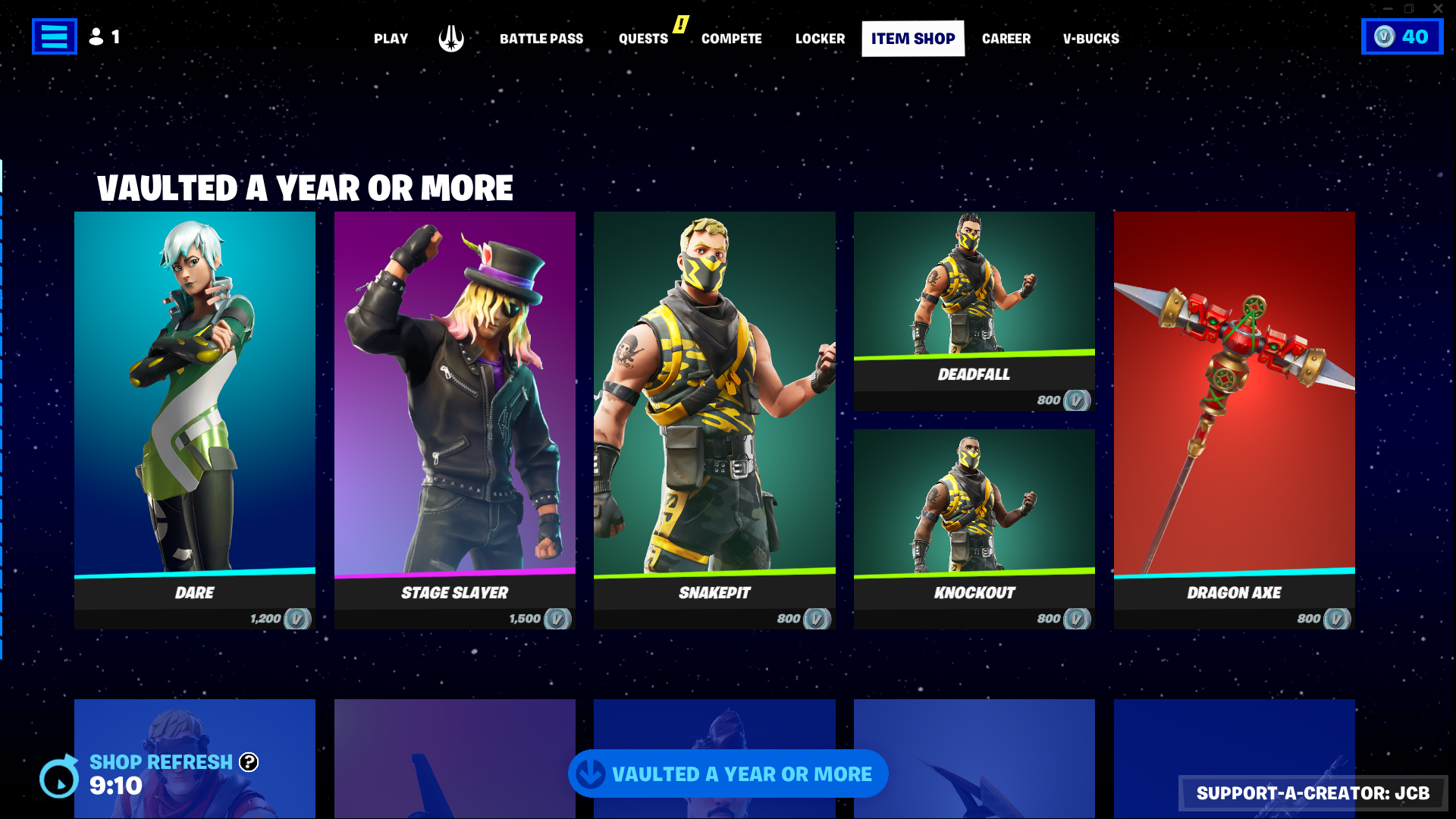Click the Snakepit outfit card
The height and width of the screenshot is (819, 1456).
(x=714, y=417)
